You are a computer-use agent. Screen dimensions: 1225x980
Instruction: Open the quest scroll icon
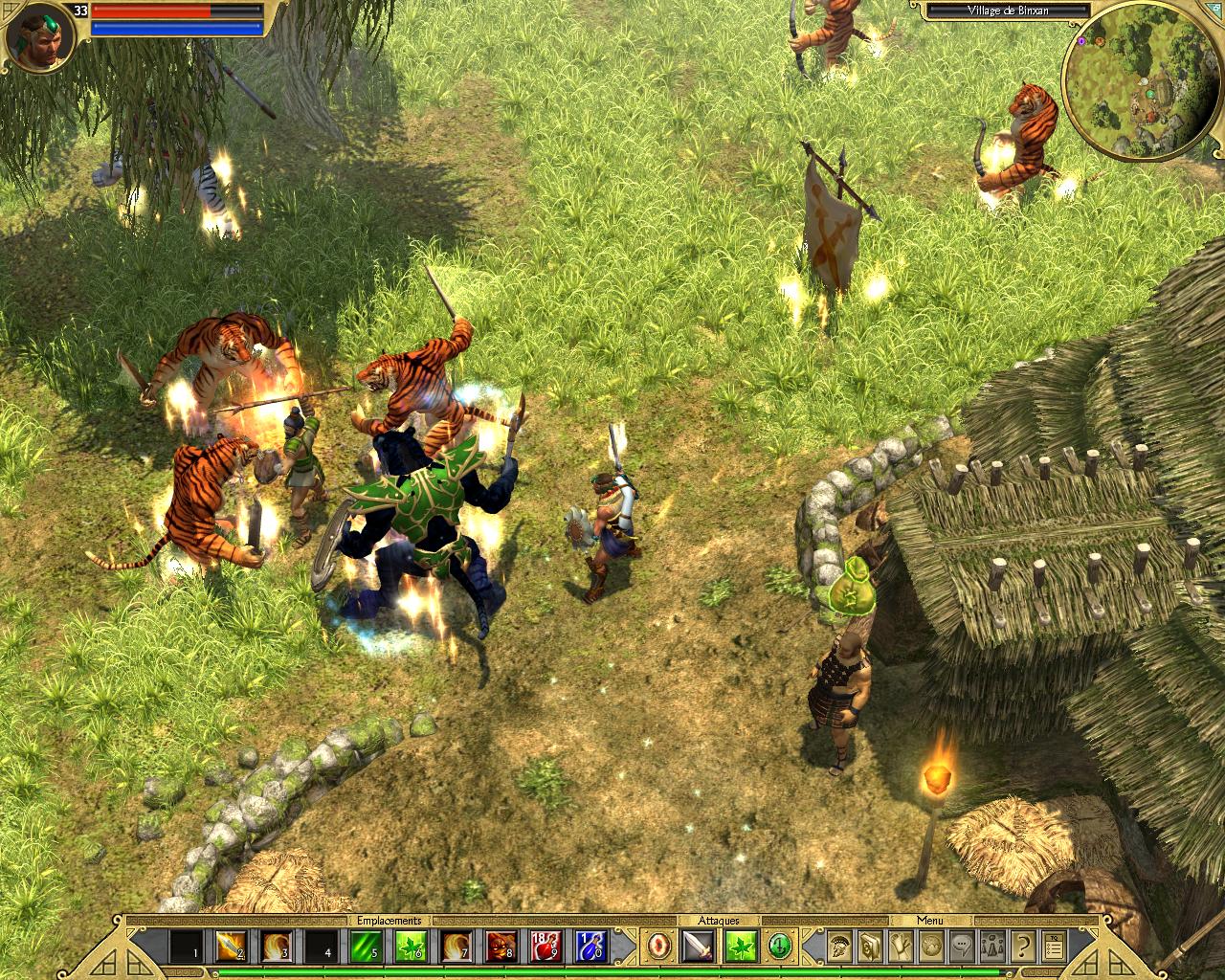point(901,947)
